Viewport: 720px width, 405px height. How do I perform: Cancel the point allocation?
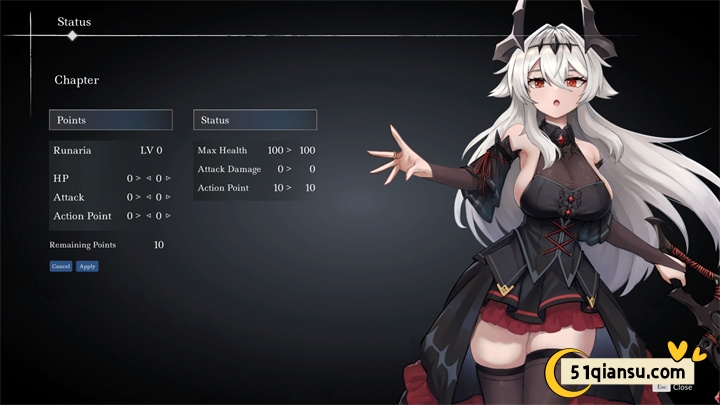pos(61,266)
